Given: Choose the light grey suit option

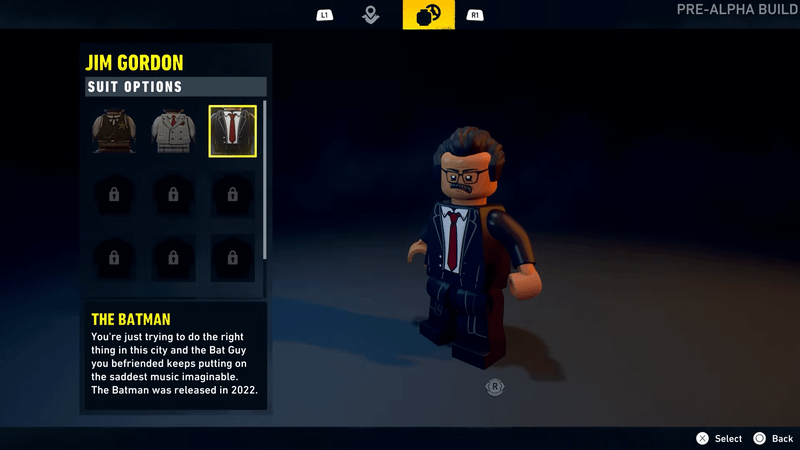Looking at the screenshot, I should coord(173,132).
